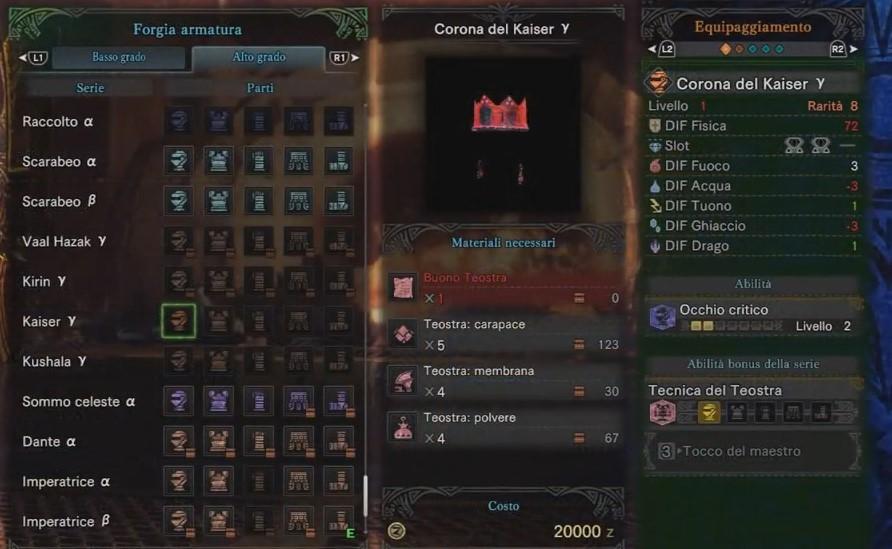
Task: Select the Kirin γ armor series
Action: 44,282
